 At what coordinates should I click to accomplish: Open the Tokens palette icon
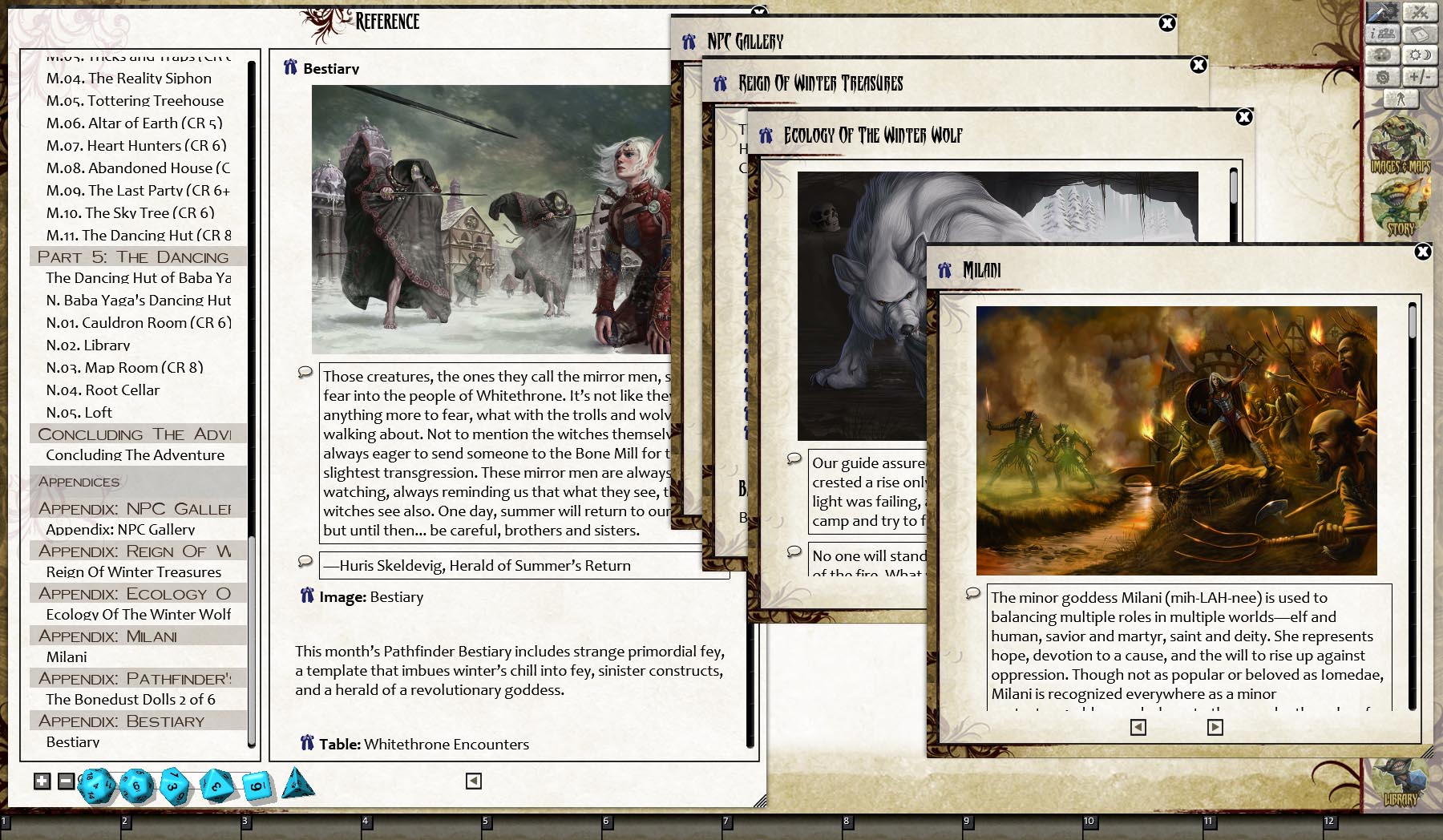tap(1383, 55)
